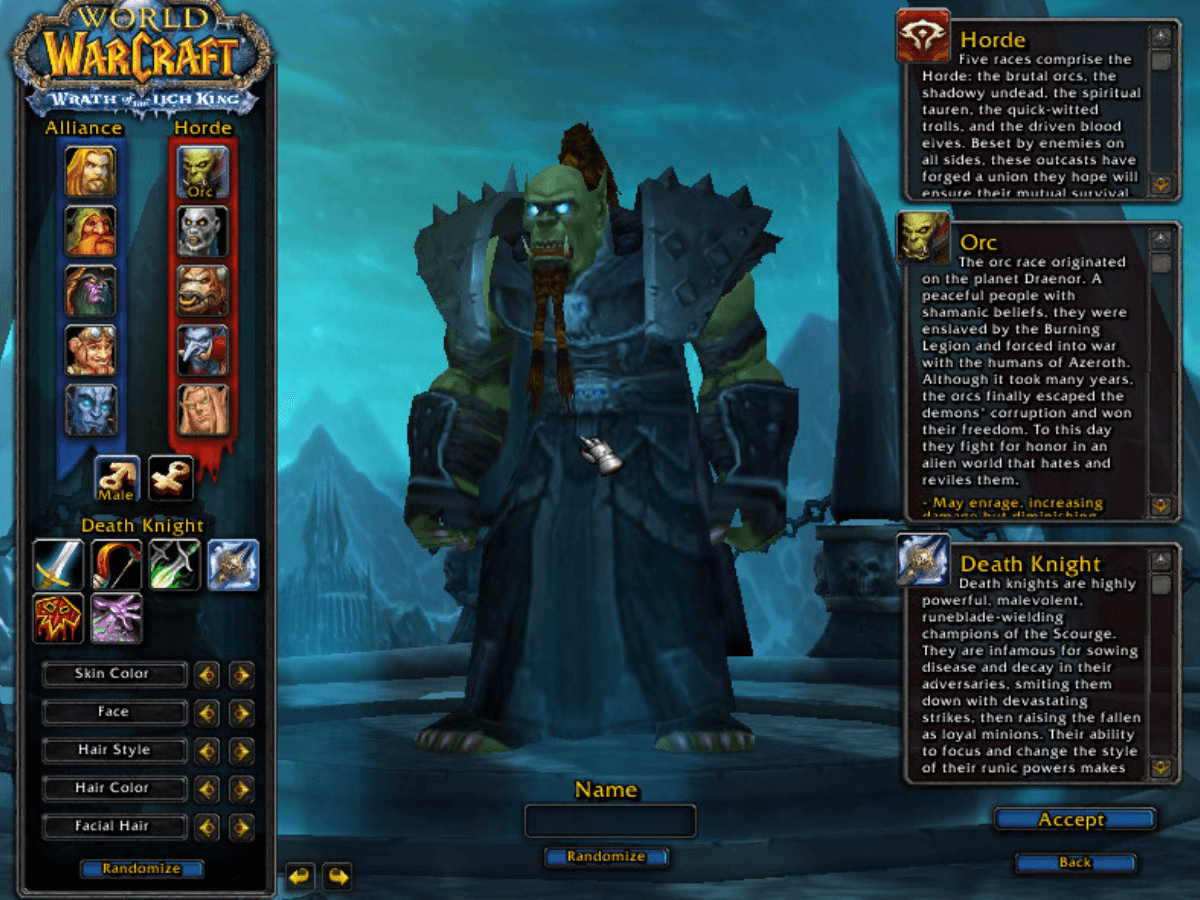
Task: Advance to the next Skin Color option
Action: [x=241, y=675]
